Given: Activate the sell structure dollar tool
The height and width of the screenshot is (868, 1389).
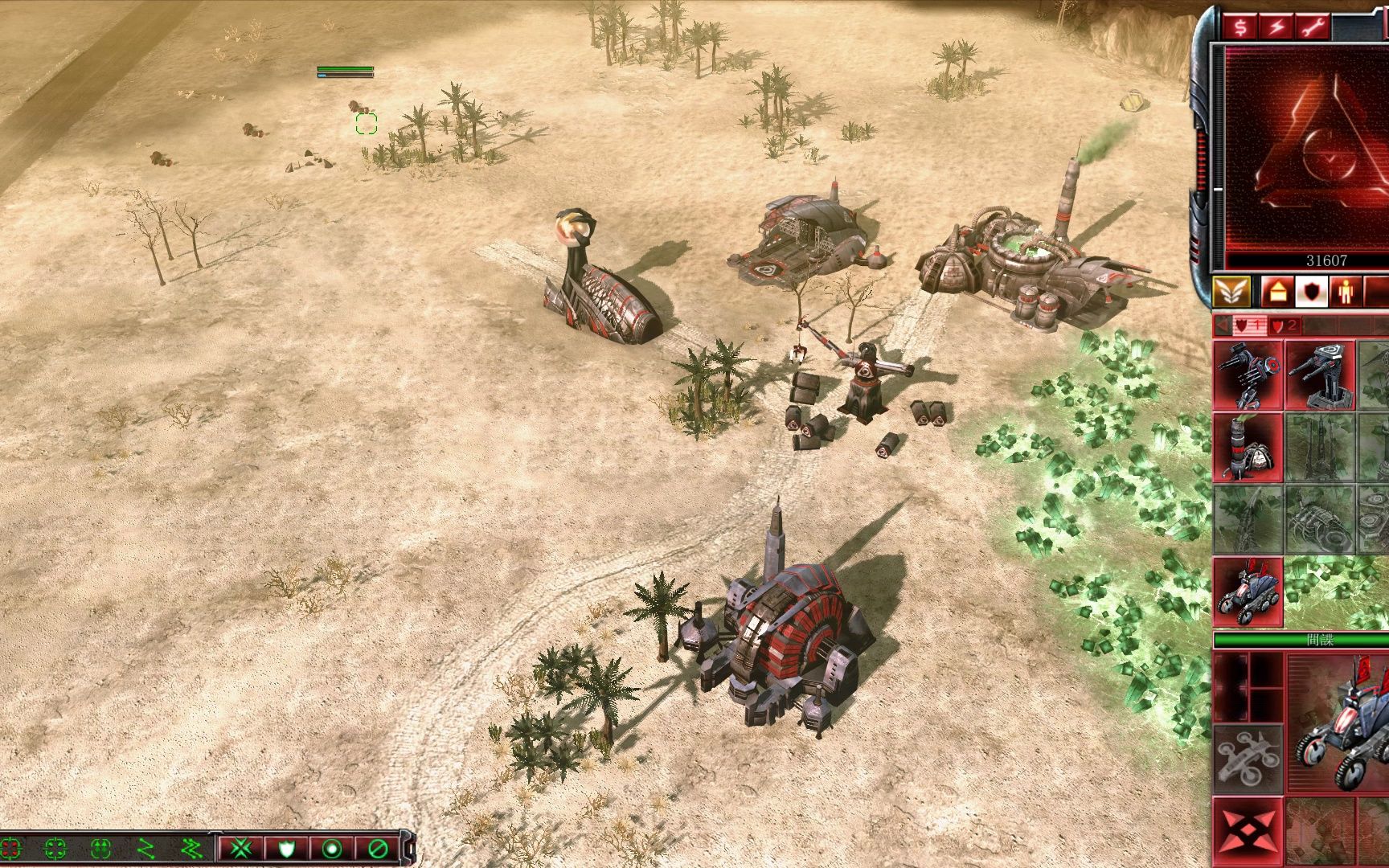Looking at the screenshot, I should click(x=1242, y=26).
